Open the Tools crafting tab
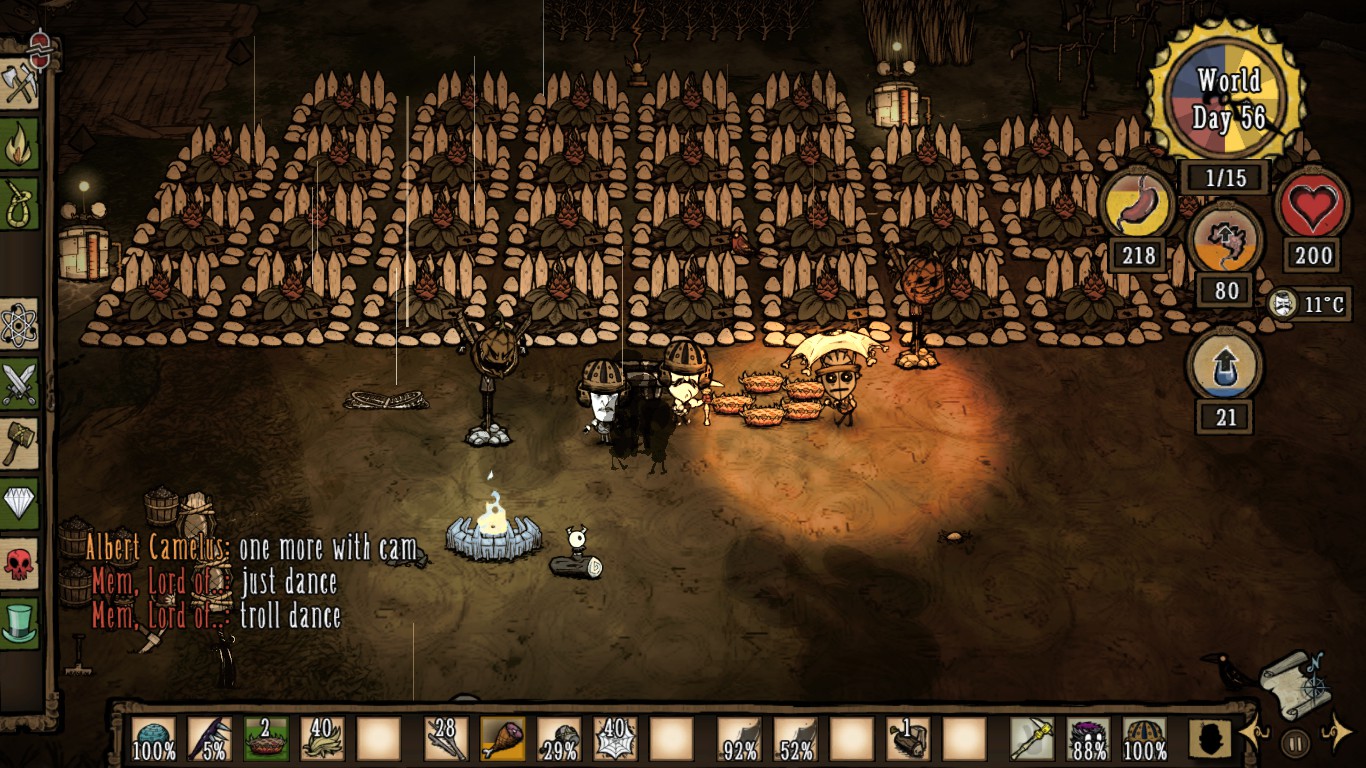1366x768 pixels. point(20,83)
